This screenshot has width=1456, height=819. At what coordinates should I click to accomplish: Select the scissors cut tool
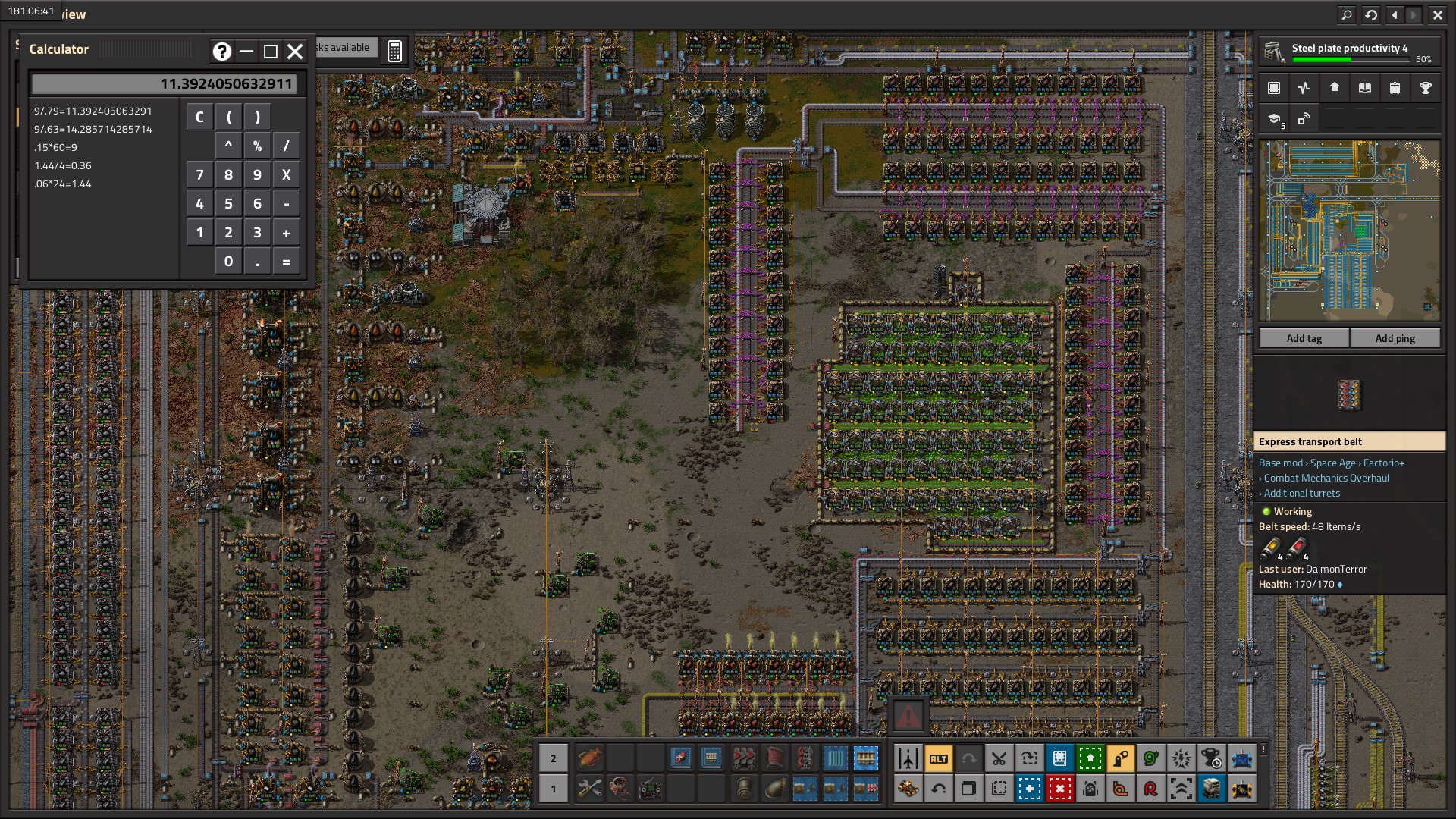(999, 758)
